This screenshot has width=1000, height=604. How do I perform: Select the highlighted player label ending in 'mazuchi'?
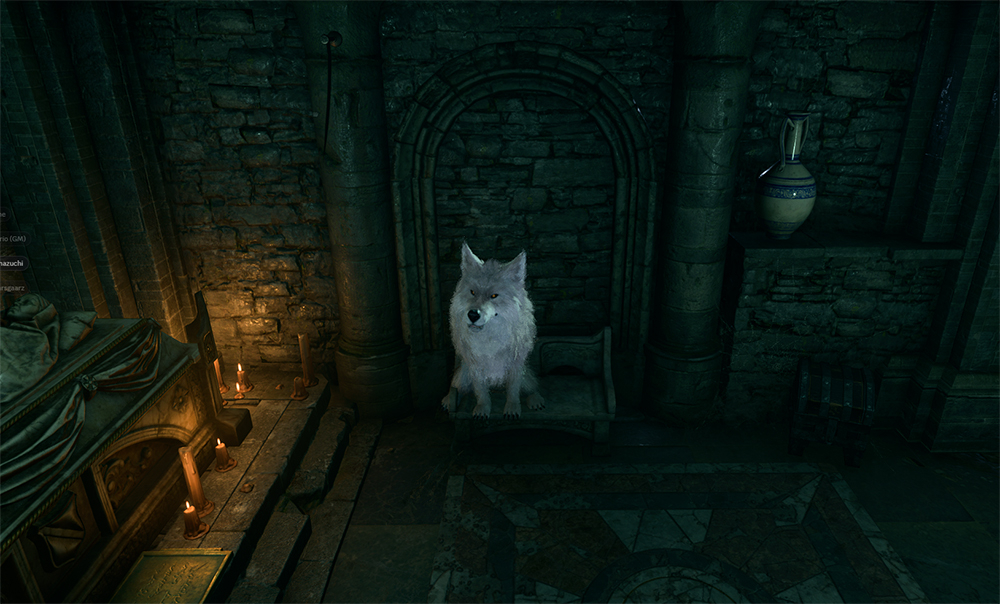13,263
